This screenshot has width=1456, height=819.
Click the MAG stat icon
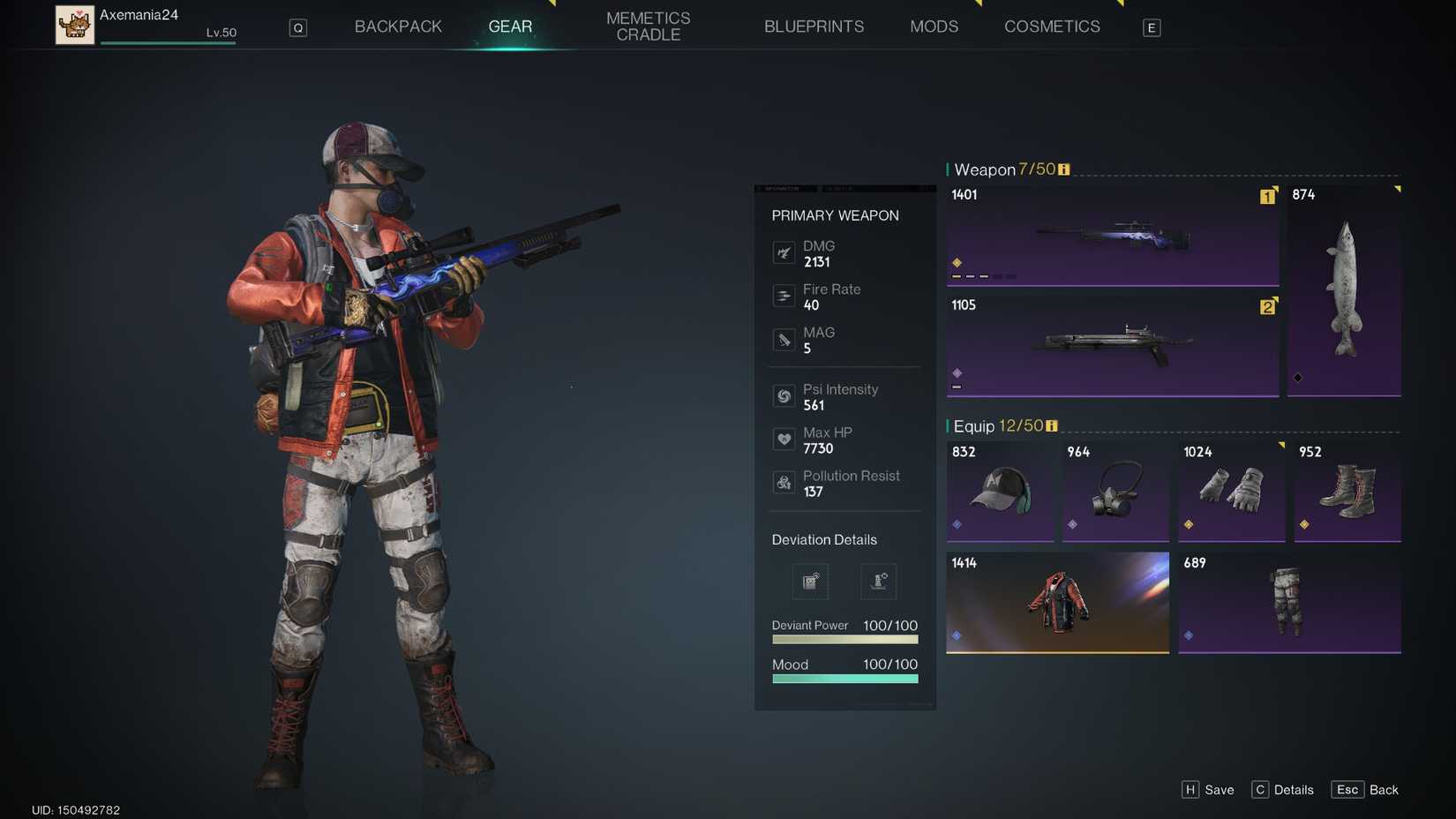(x=784, y=340)
